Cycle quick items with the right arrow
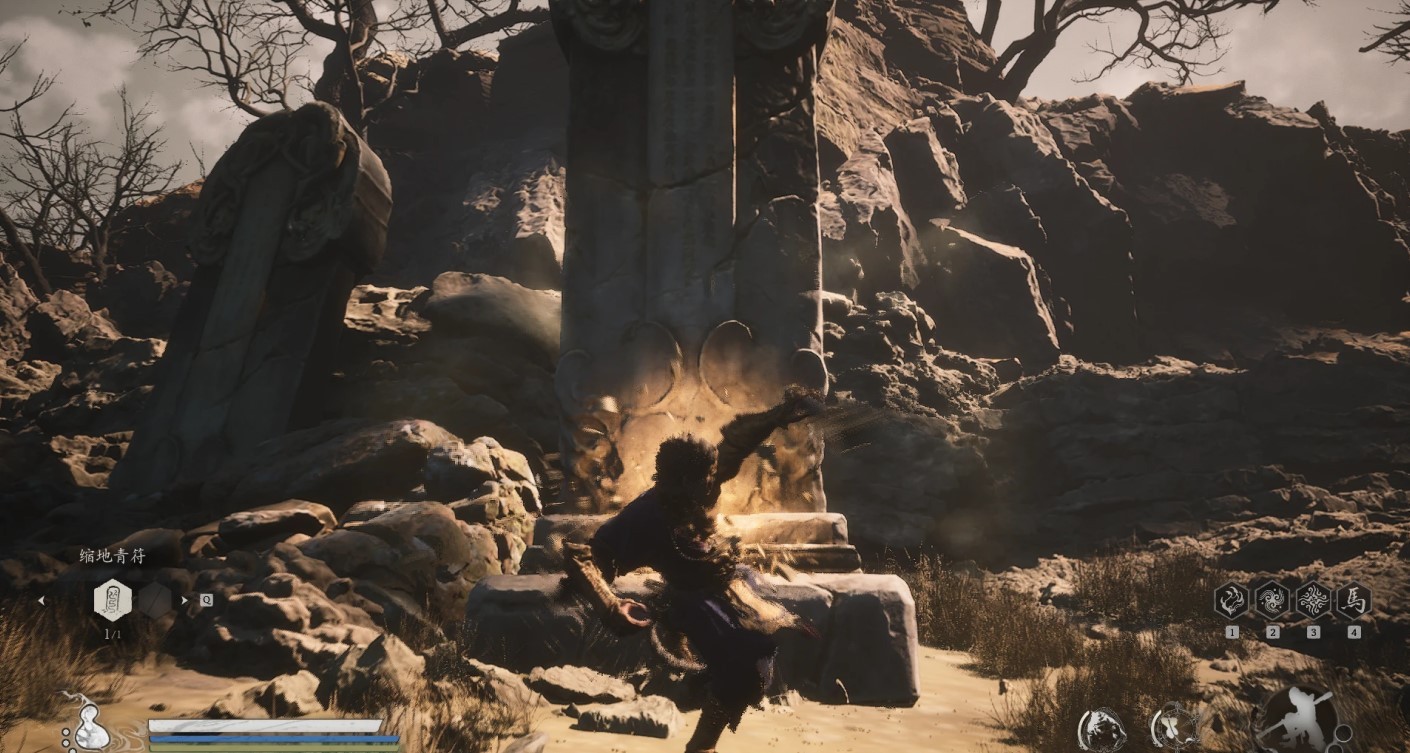 point(185,601)
